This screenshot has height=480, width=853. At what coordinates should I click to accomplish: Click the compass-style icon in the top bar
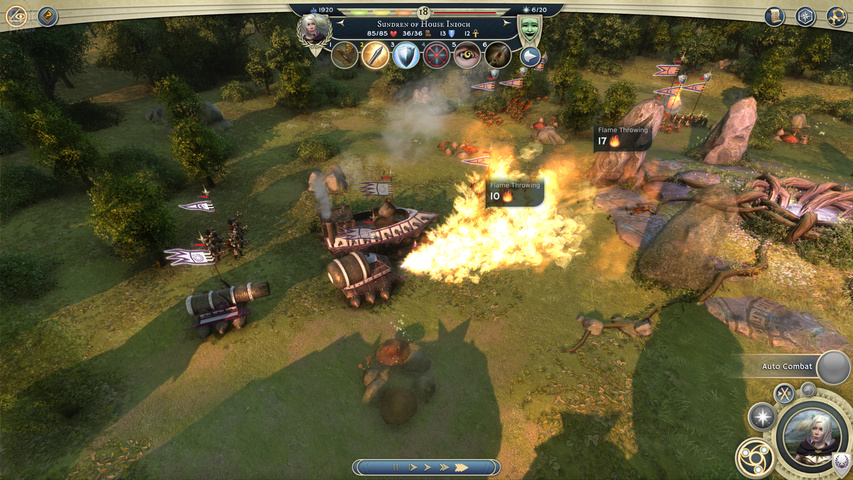coord(806,16)
